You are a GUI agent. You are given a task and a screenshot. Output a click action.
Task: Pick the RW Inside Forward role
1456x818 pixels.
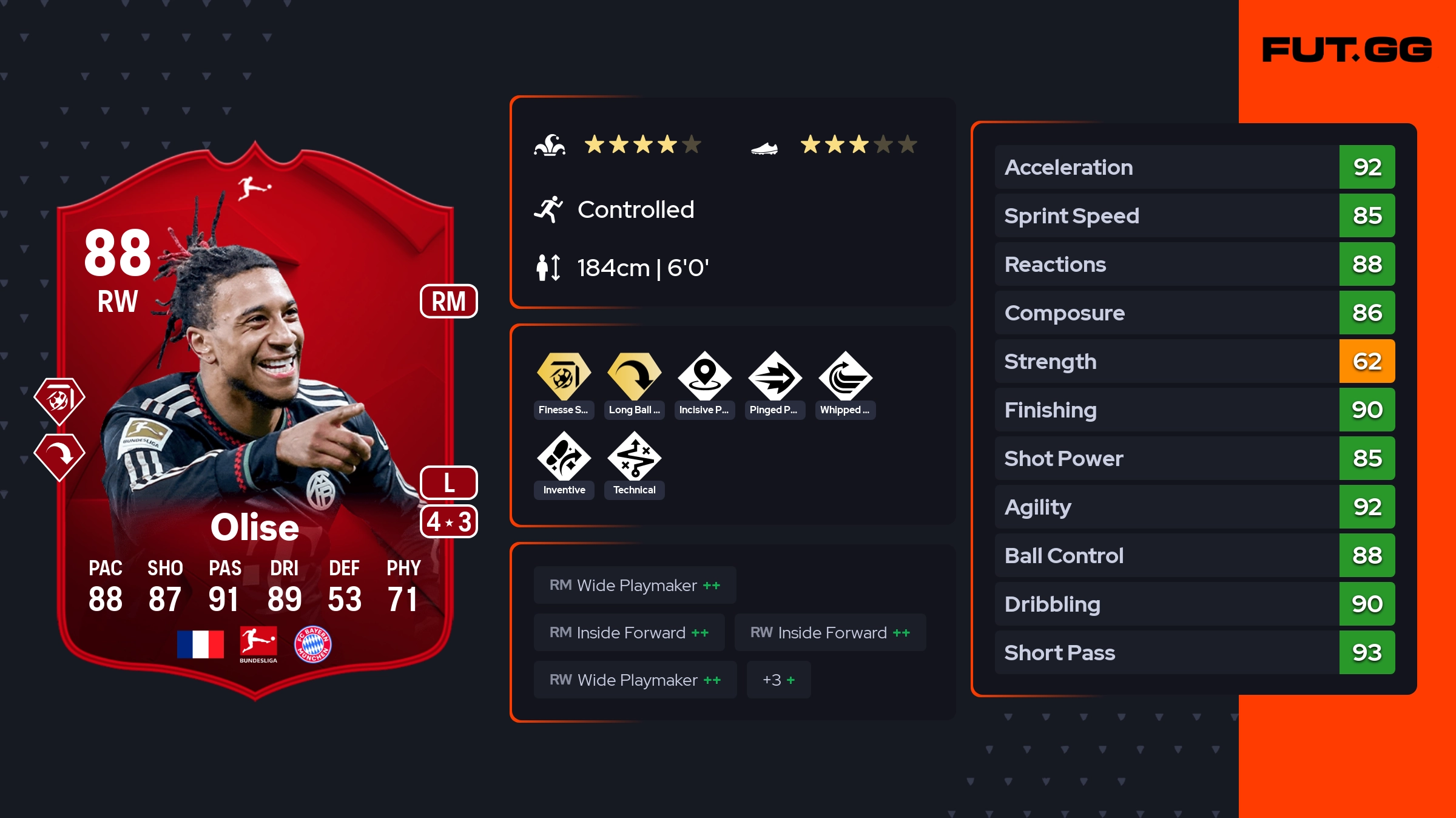829,632
